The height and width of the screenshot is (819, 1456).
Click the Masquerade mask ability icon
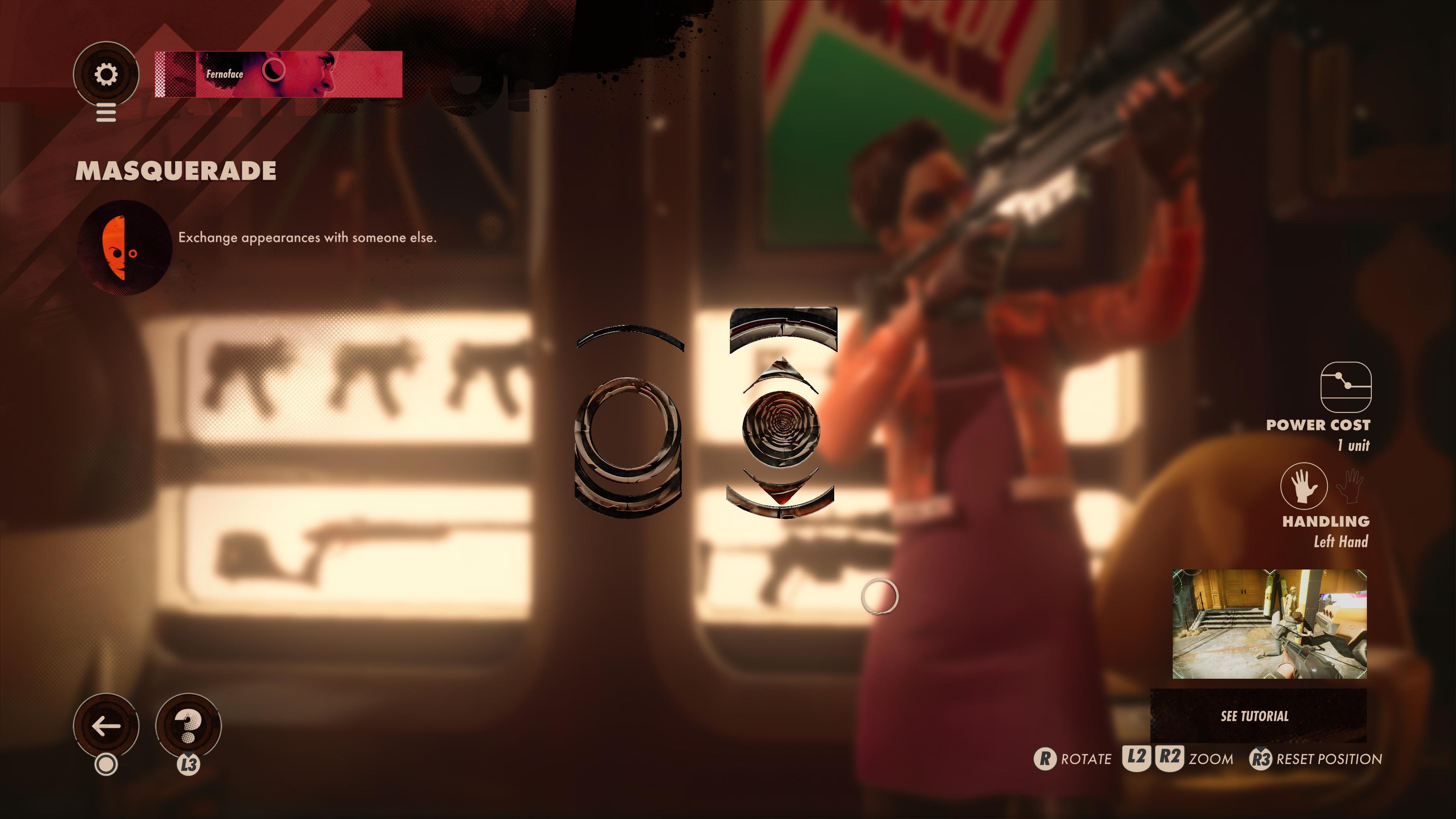124,248
